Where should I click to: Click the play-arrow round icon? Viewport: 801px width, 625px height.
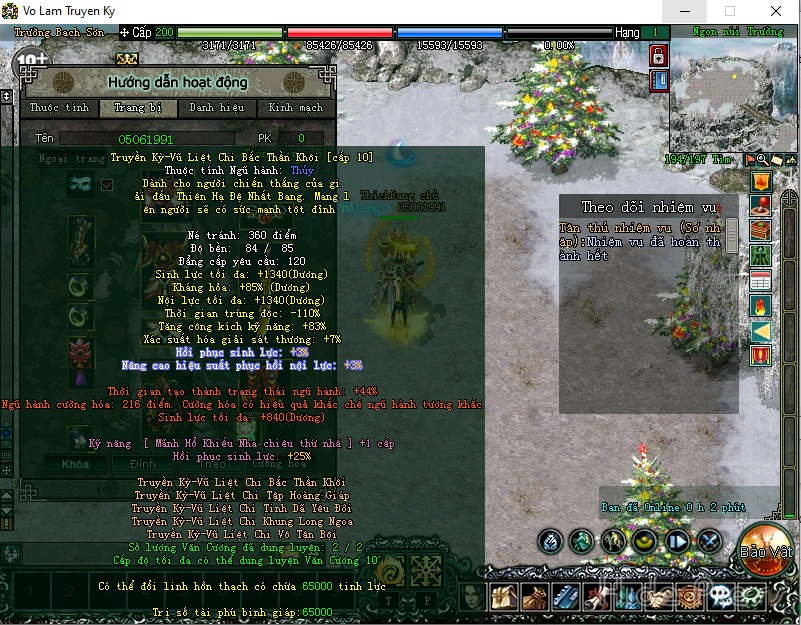pyautogui.click(x=677, y=542)
